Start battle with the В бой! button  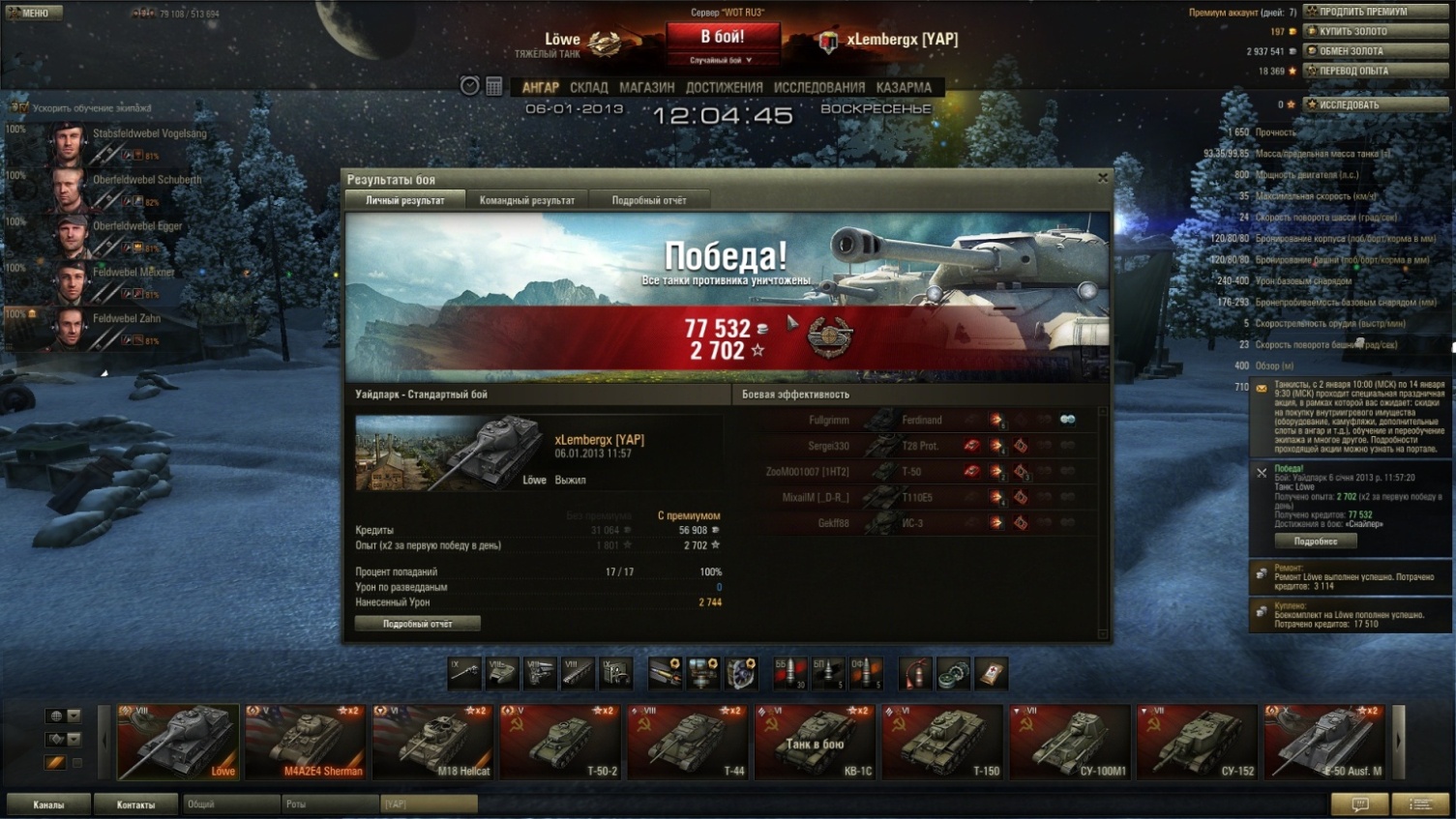pyautogui.click(x=722, y=38)
